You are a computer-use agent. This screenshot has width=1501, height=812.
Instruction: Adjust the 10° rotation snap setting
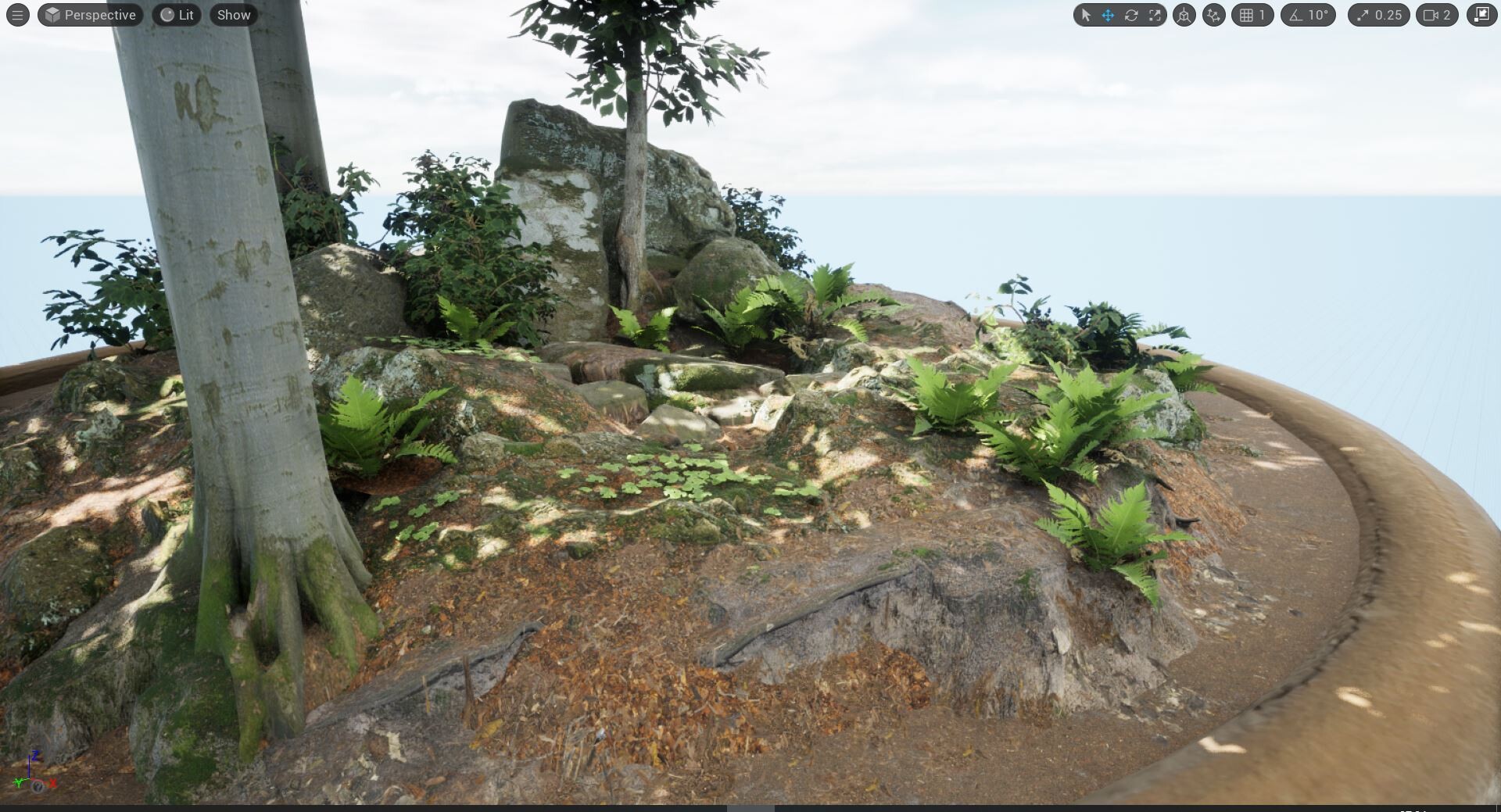[x=1309, y=15]
